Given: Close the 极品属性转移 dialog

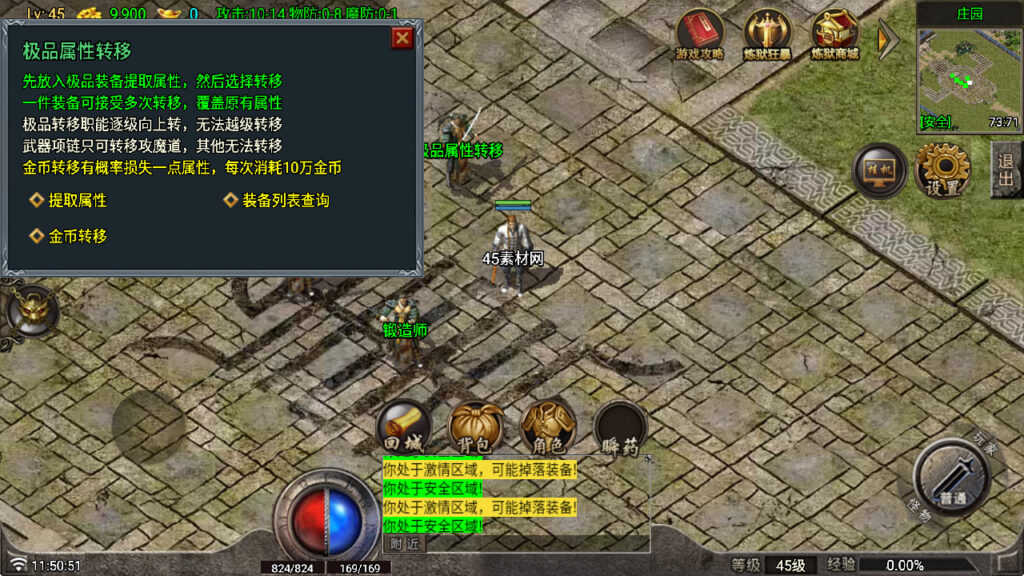Looking at the screenshot, I should [402, 38].
